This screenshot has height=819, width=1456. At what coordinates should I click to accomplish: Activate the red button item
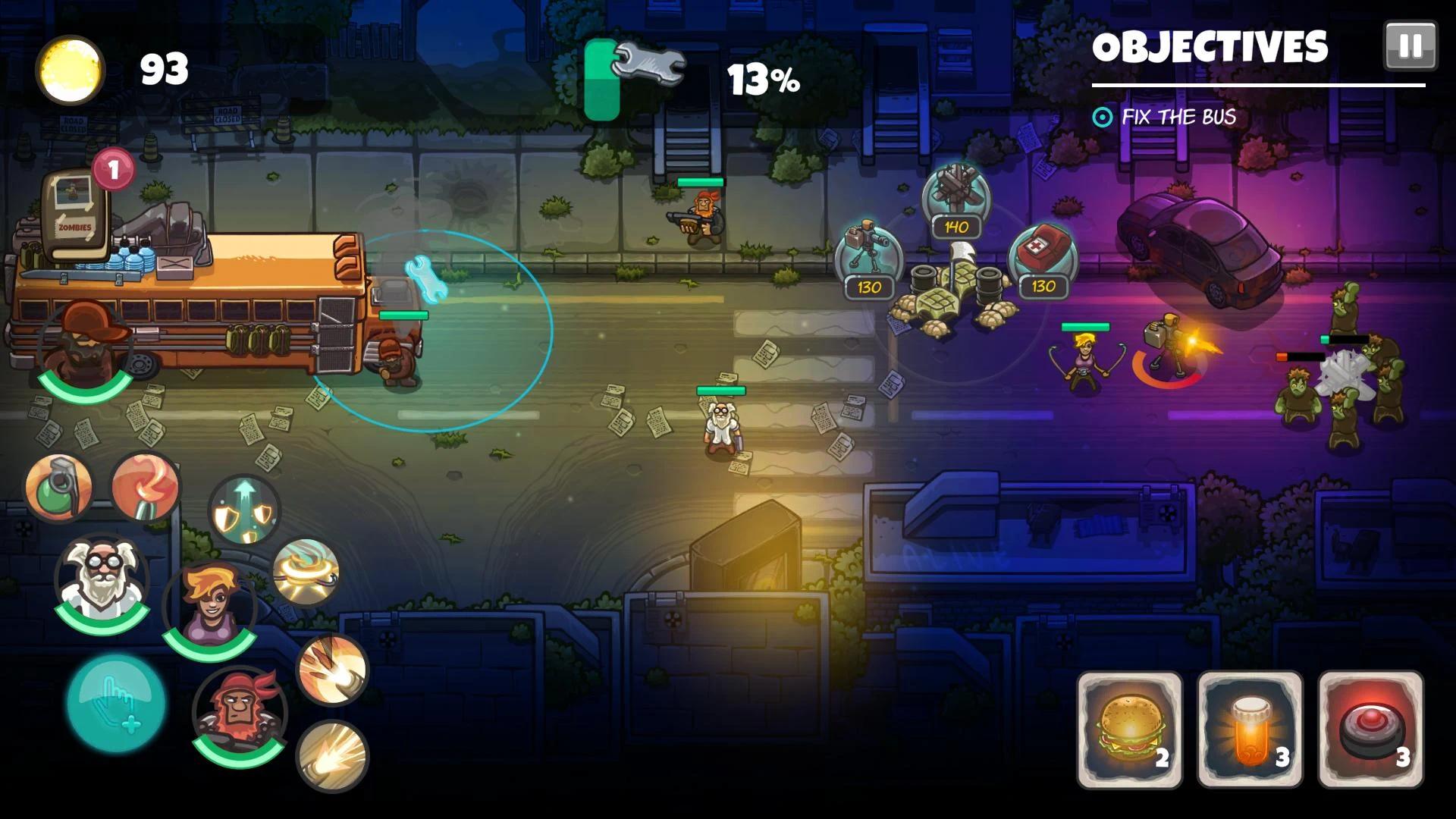(1370, 729)
